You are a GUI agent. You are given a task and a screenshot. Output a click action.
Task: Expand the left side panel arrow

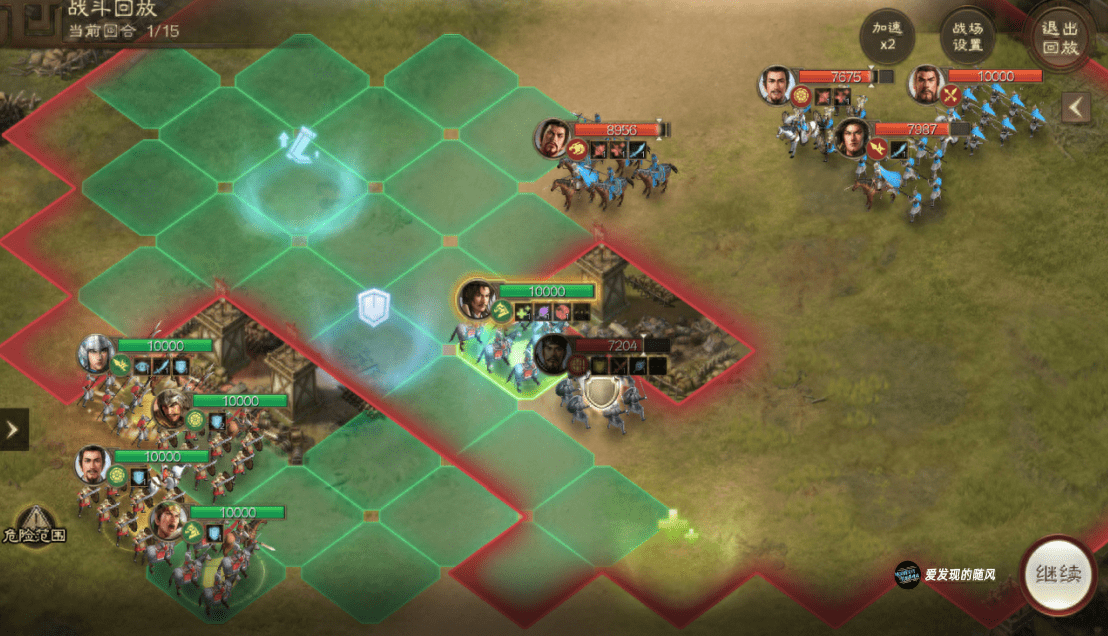13,429
